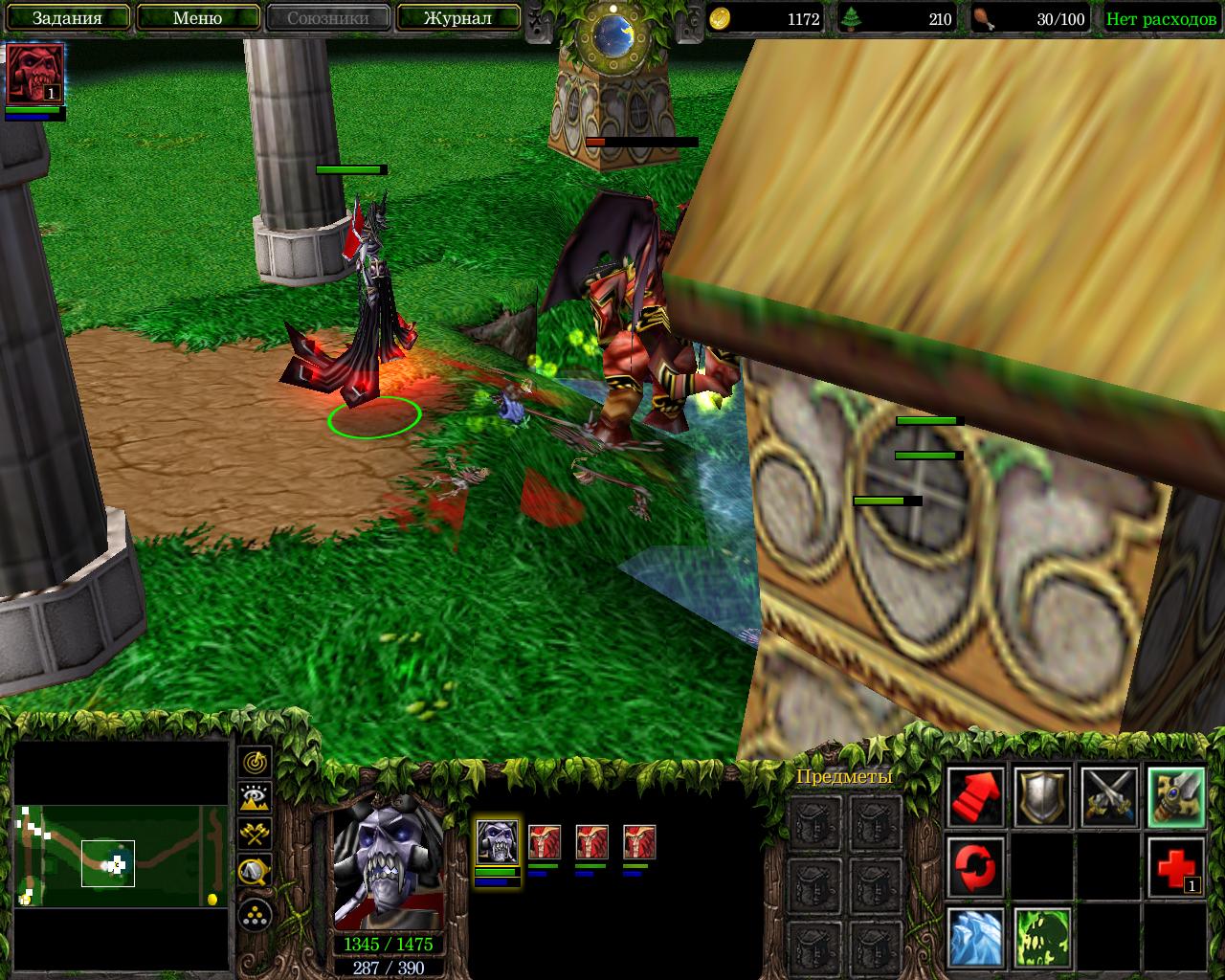
Task: Open the Журнал log button
Action: coord(457,18)
